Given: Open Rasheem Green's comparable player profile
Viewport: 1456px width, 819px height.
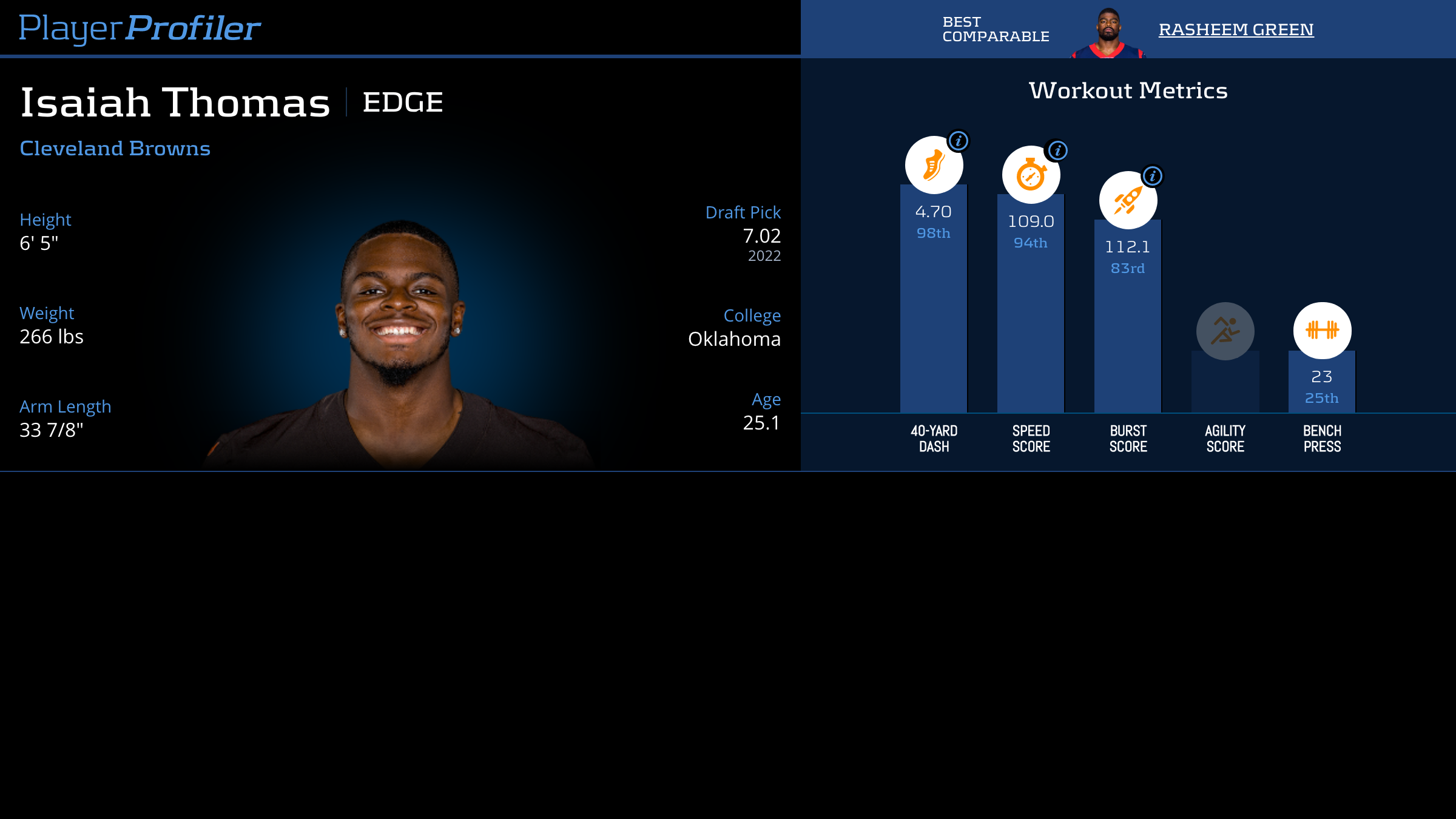Looking at the screenshot, I should tap(1236, 30).
